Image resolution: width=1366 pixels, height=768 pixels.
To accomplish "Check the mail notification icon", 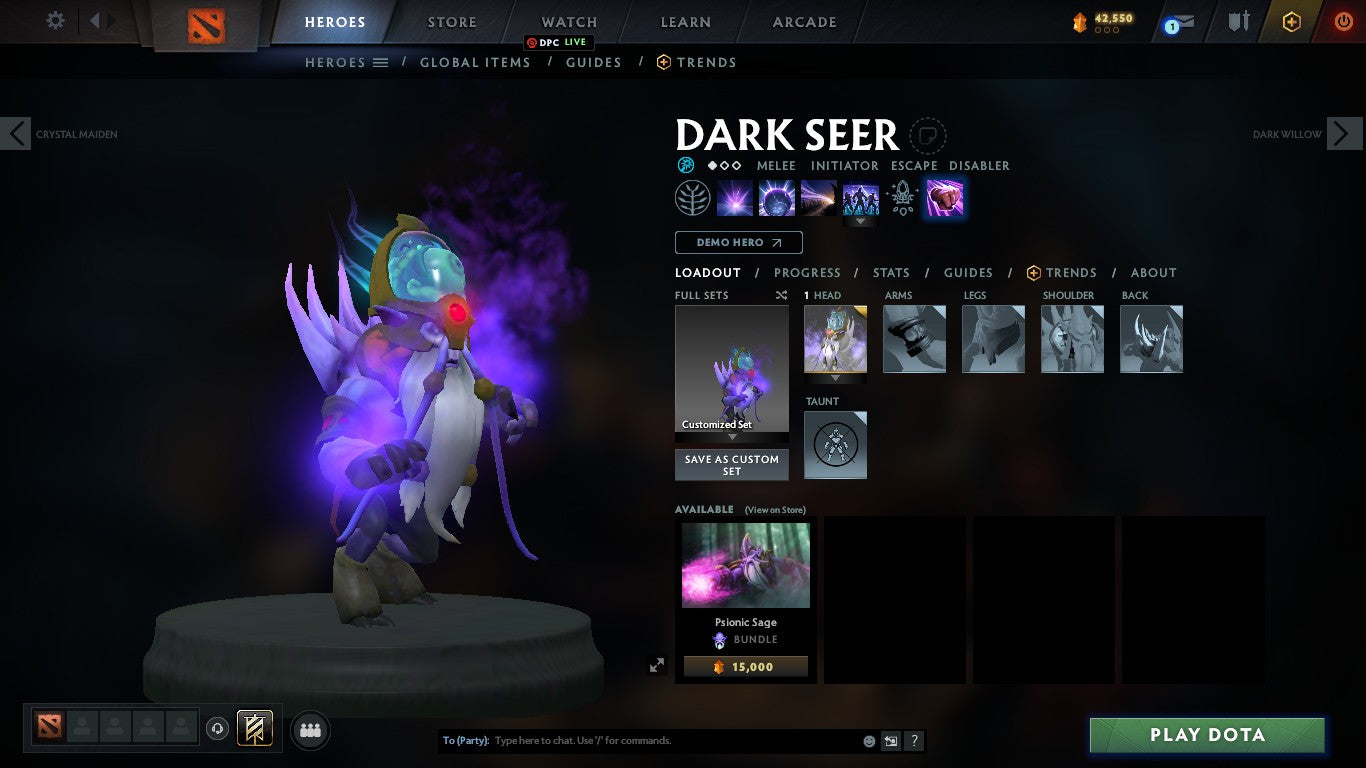I will tap(1180, 21).
